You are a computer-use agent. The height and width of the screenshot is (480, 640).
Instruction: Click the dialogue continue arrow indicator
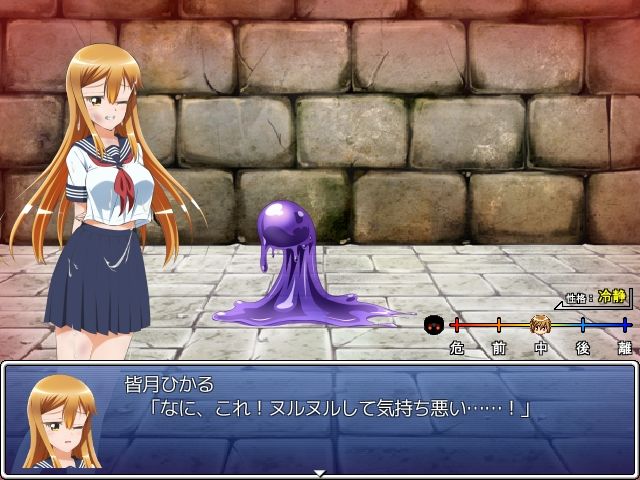point(320,472)
